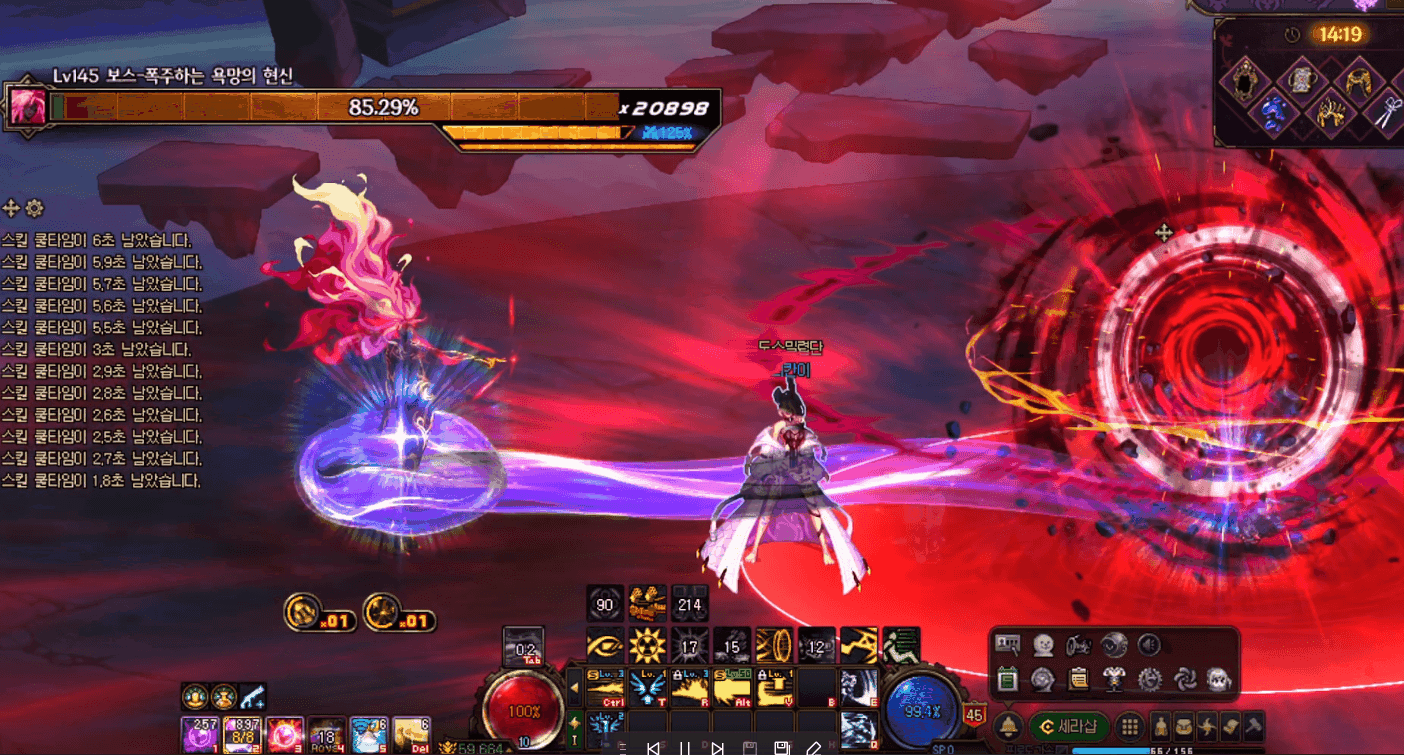
Task: Click the gear icon above the chat log
Action: 35,208
